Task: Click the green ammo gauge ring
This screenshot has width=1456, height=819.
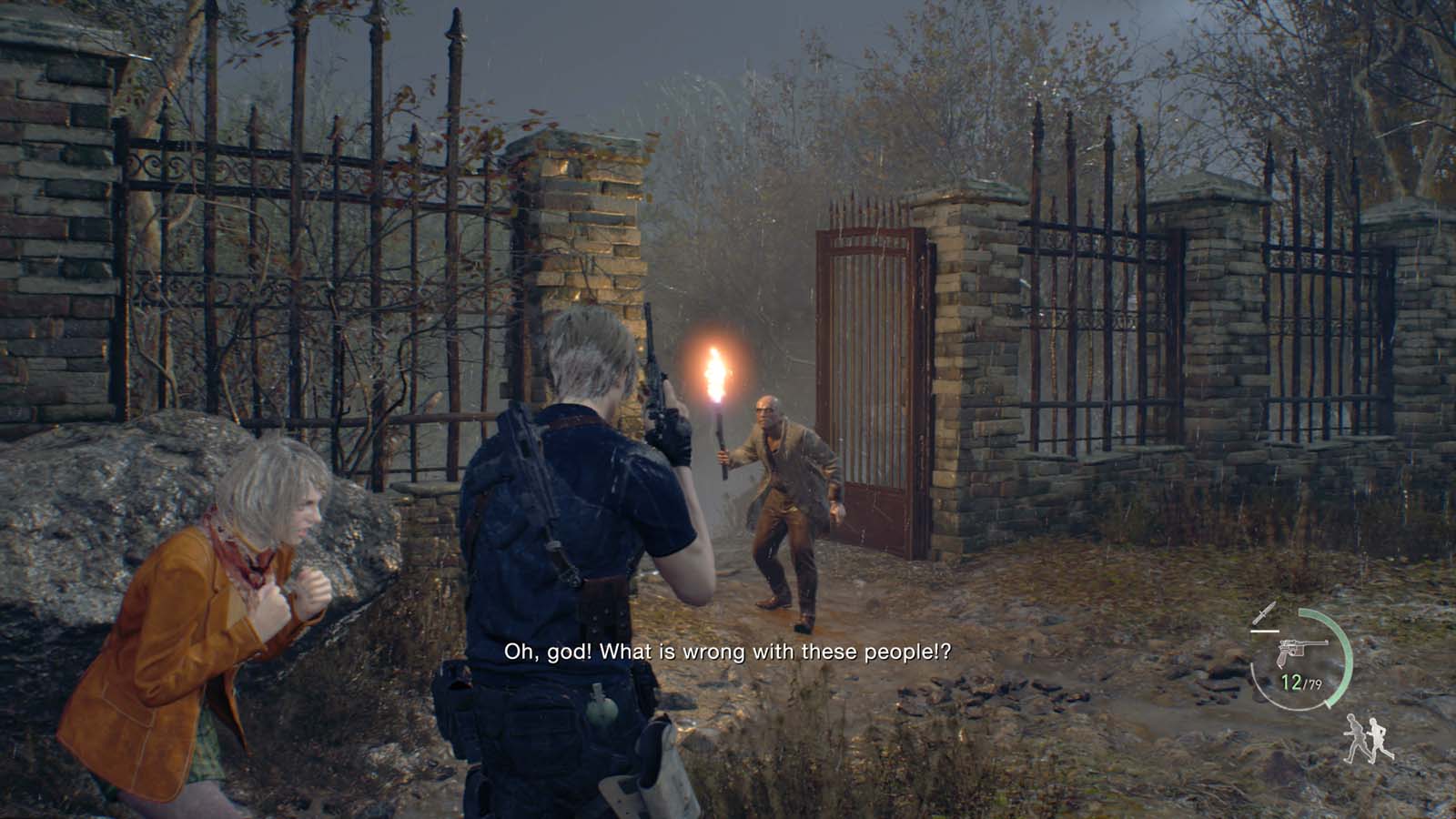Action: [1346, 658]
